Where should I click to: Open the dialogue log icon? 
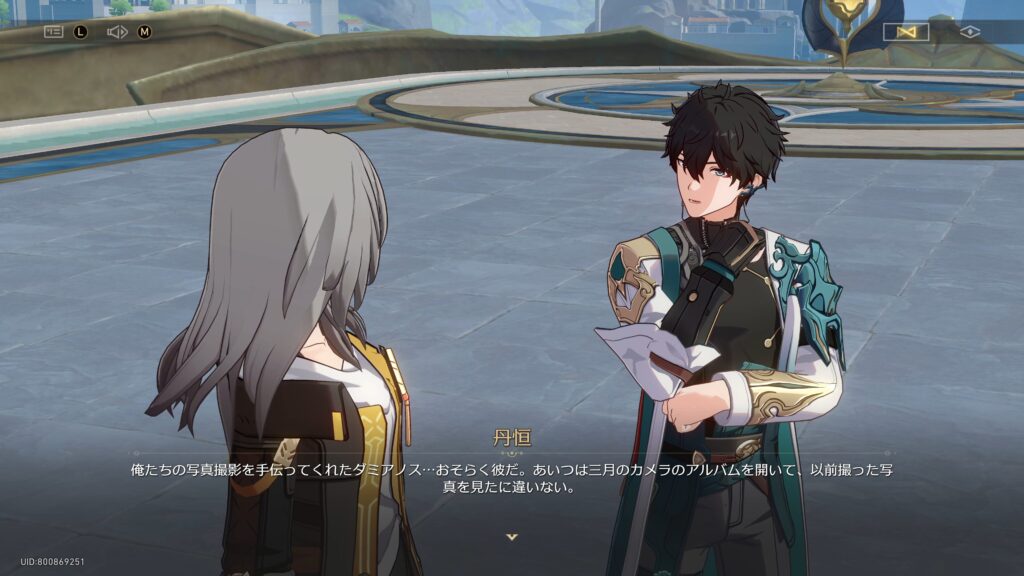pyautogui.click(x=53, y=32)
